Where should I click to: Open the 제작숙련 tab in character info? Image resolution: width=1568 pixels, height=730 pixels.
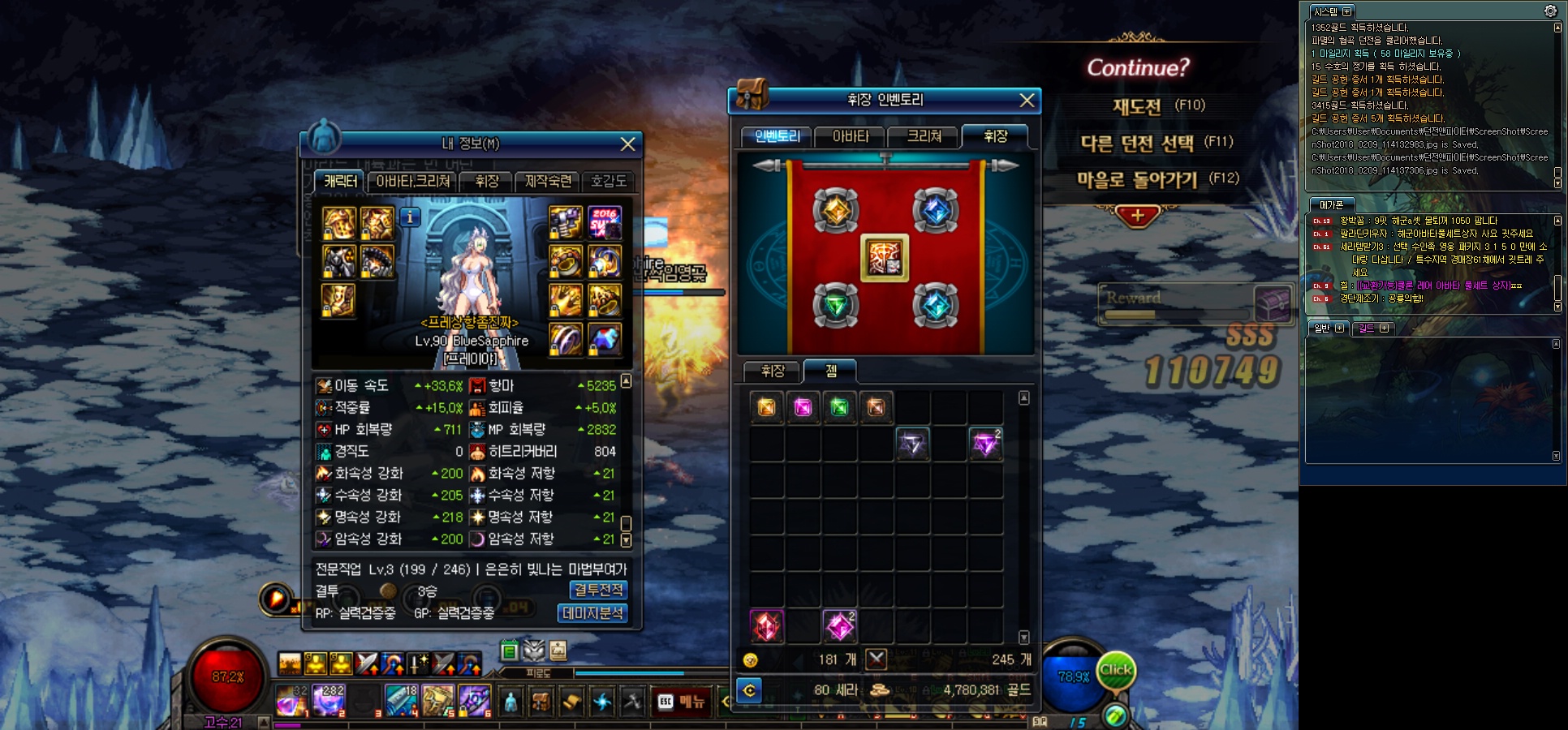click(548, 182)
